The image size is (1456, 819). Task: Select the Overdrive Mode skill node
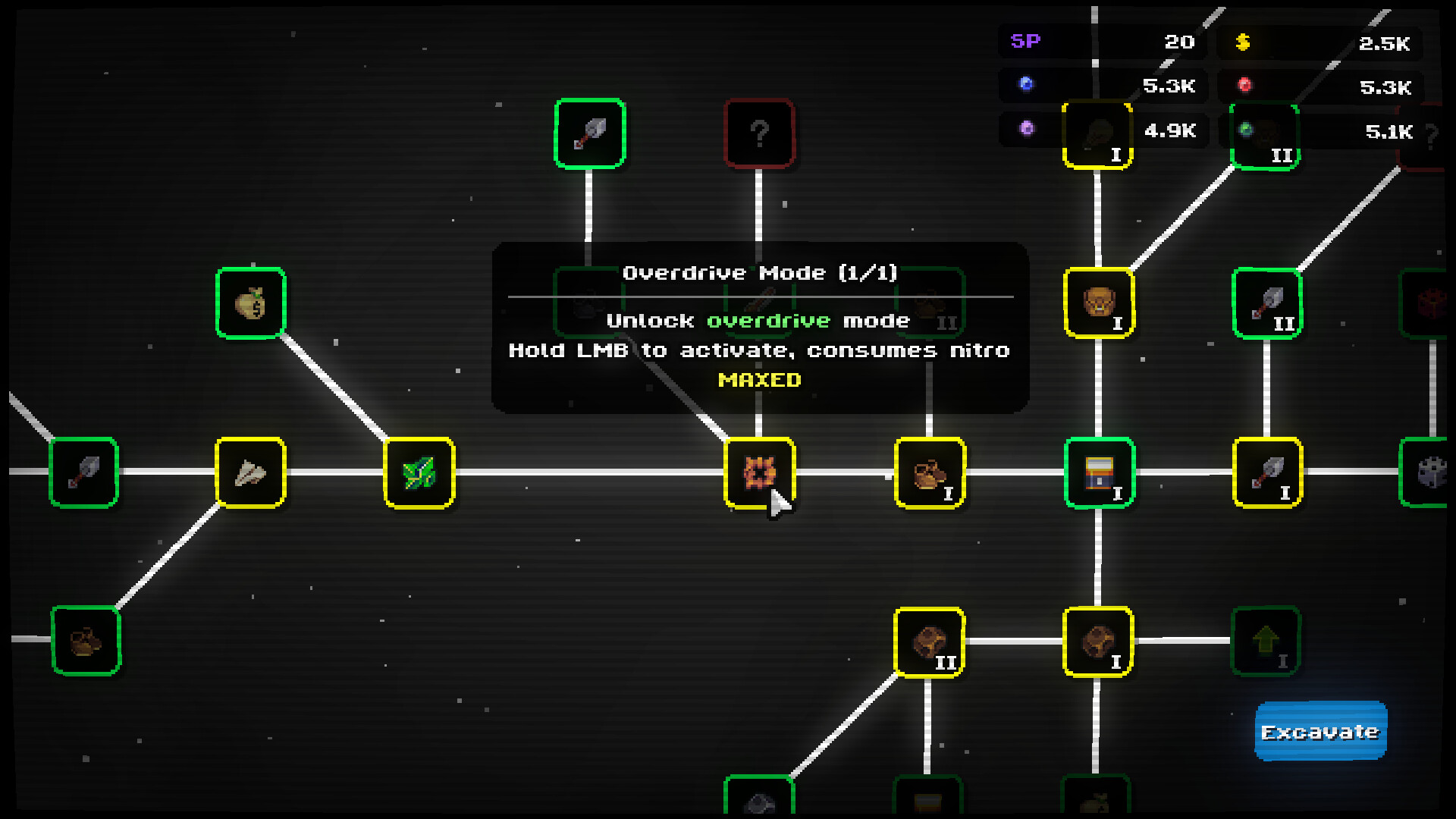pyautogui.click(x=760, y=474)
